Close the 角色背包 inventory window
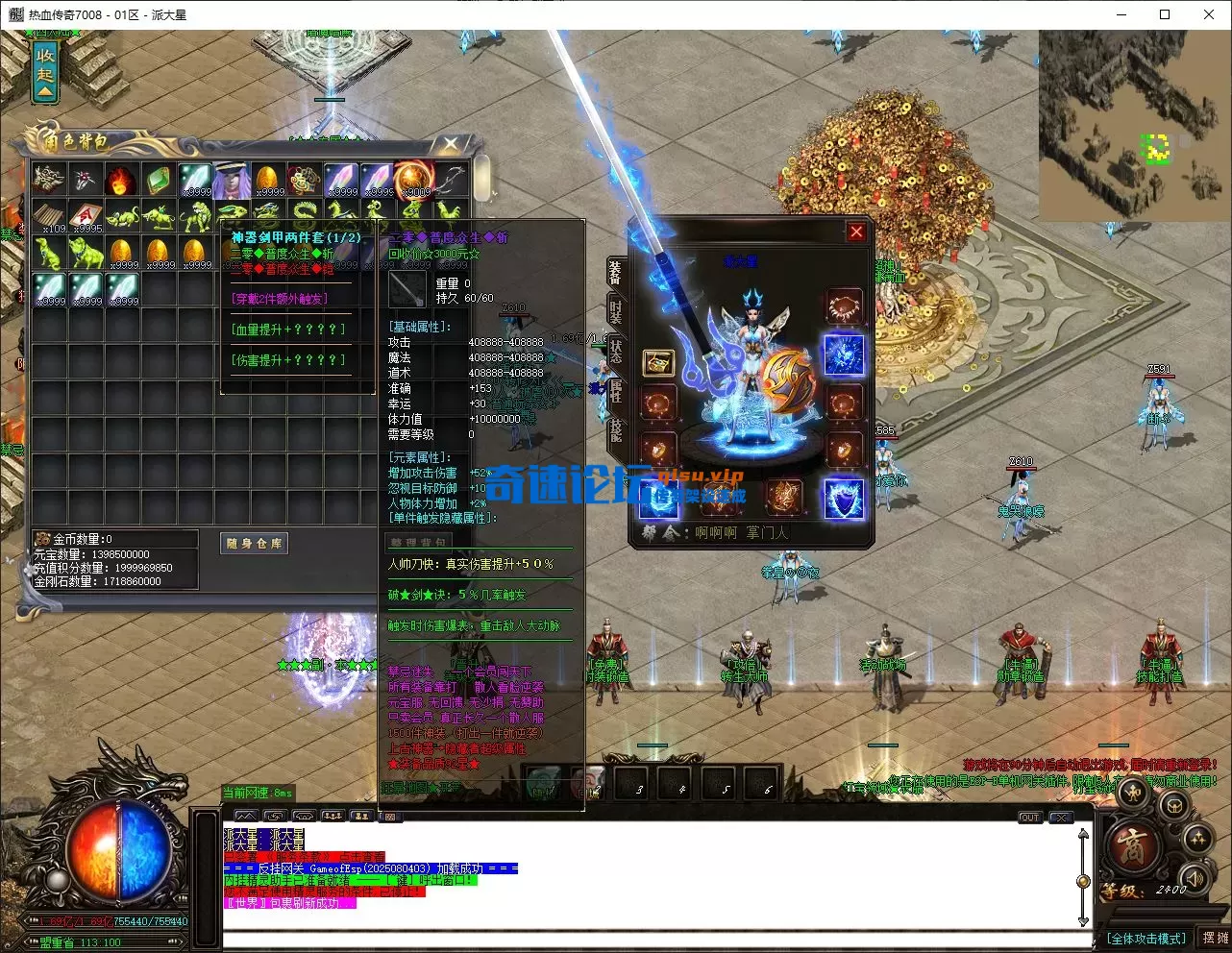 coord(450,145)
